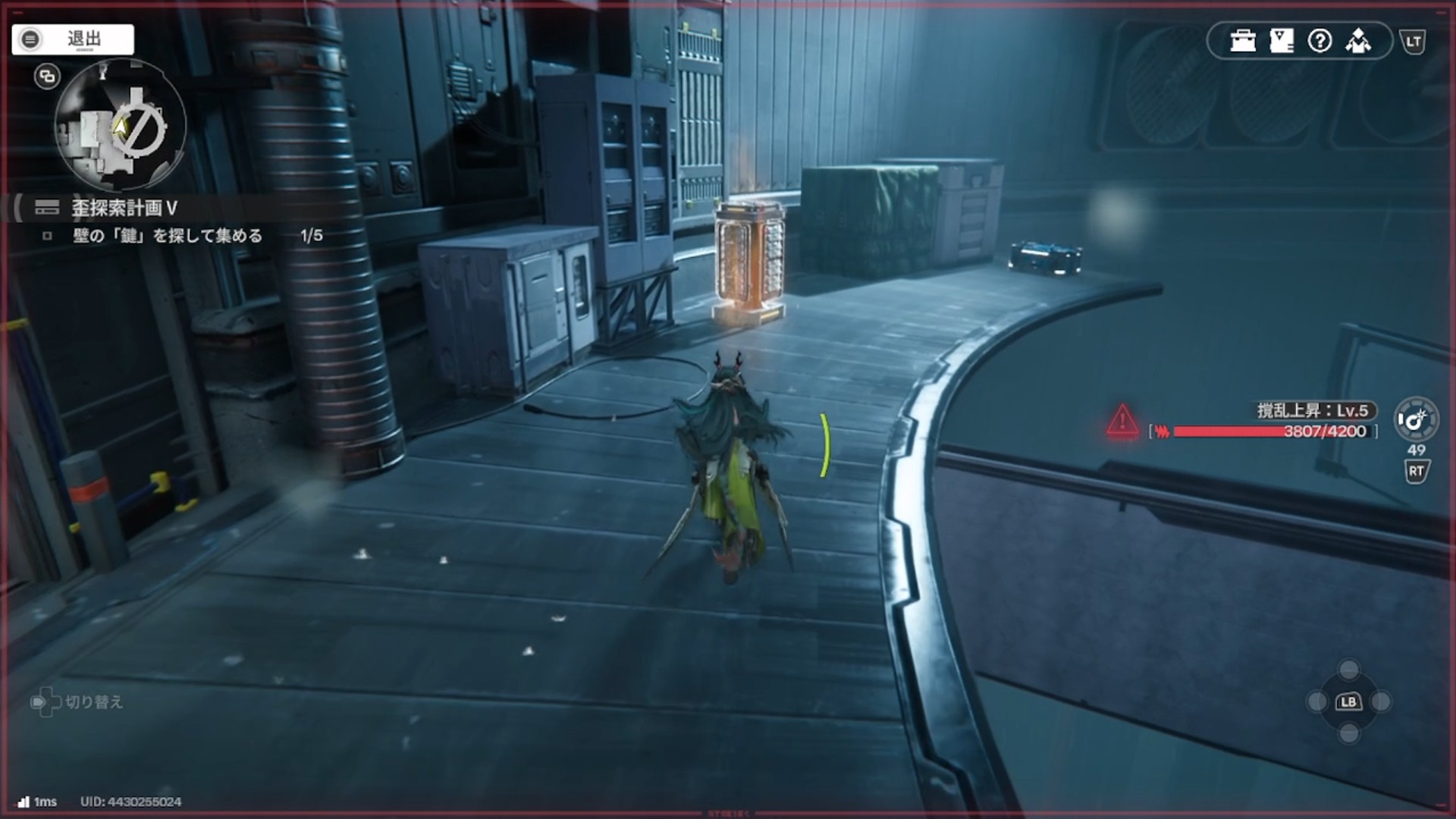This screenshot has width=1456, height=819.
Task: Click the 退出 exit button
Action: coord(73,39)
